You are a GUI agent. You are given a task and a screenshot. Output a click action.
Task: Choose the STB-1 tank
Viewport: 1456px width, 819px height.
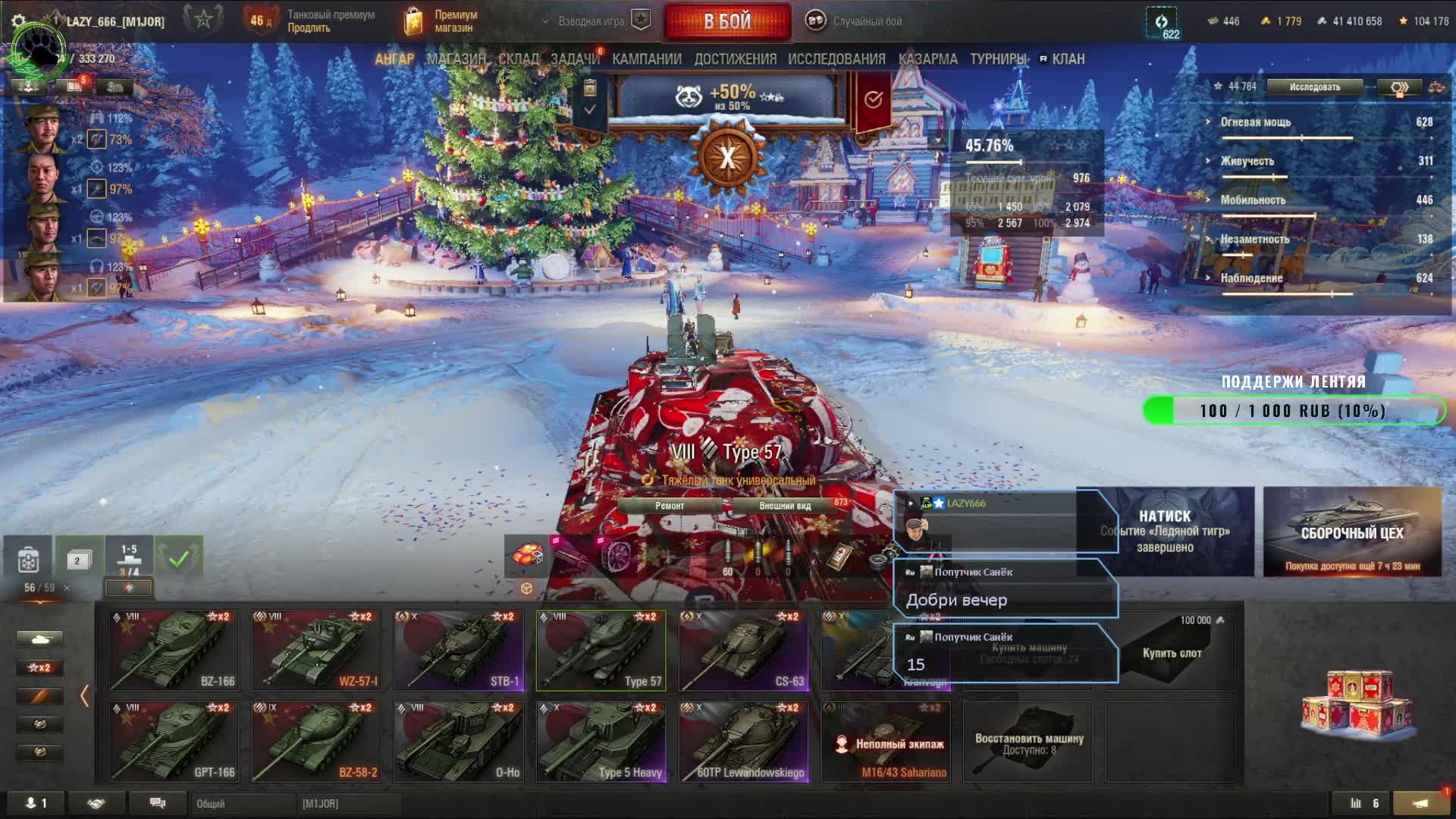point(459,651)
